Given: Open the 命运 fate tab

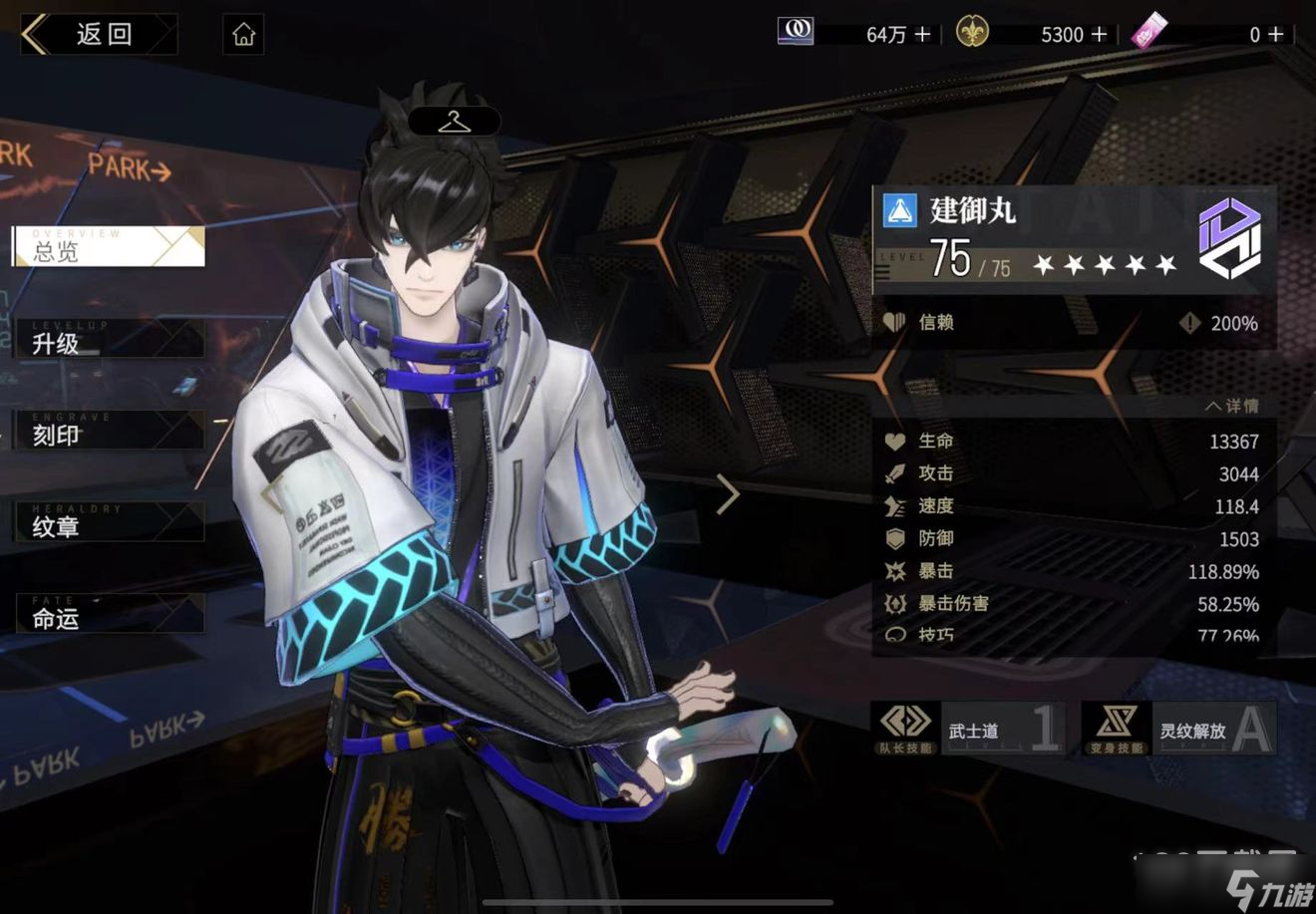Looking at the screenshot, I should click(108, 615).
